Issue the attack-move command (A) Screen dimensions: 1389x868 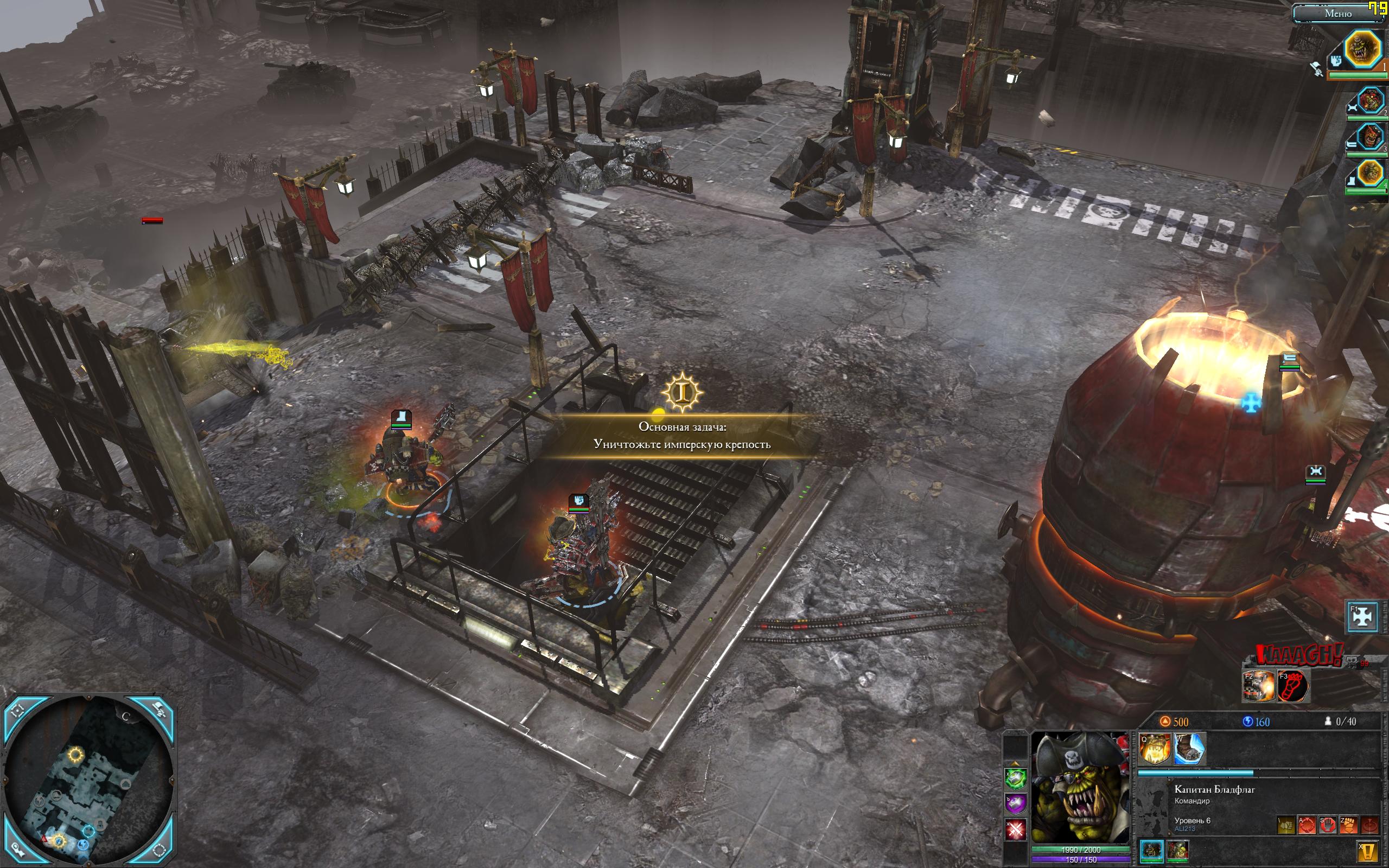(1307, 825)
